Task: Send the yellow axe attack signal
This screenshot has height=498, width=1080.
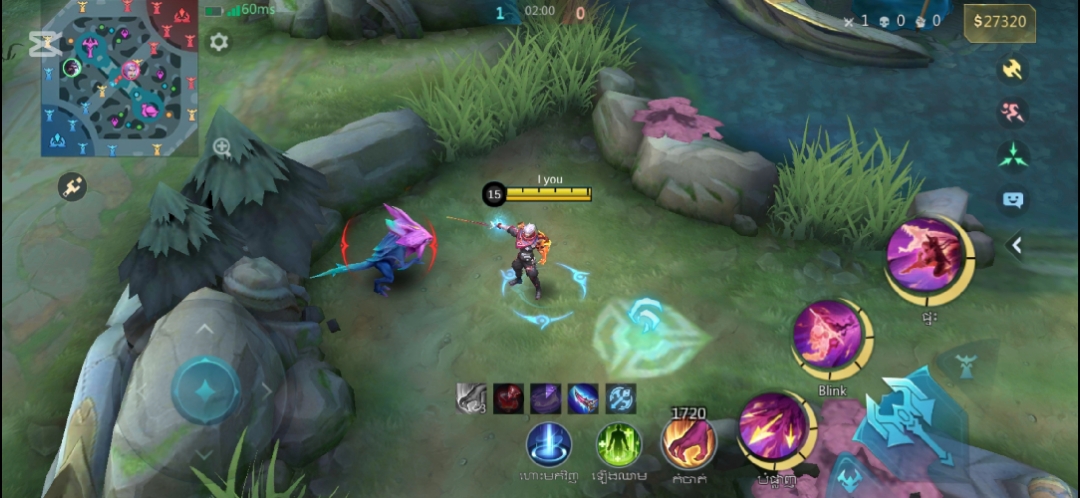Action: [x=1013, y=69]
